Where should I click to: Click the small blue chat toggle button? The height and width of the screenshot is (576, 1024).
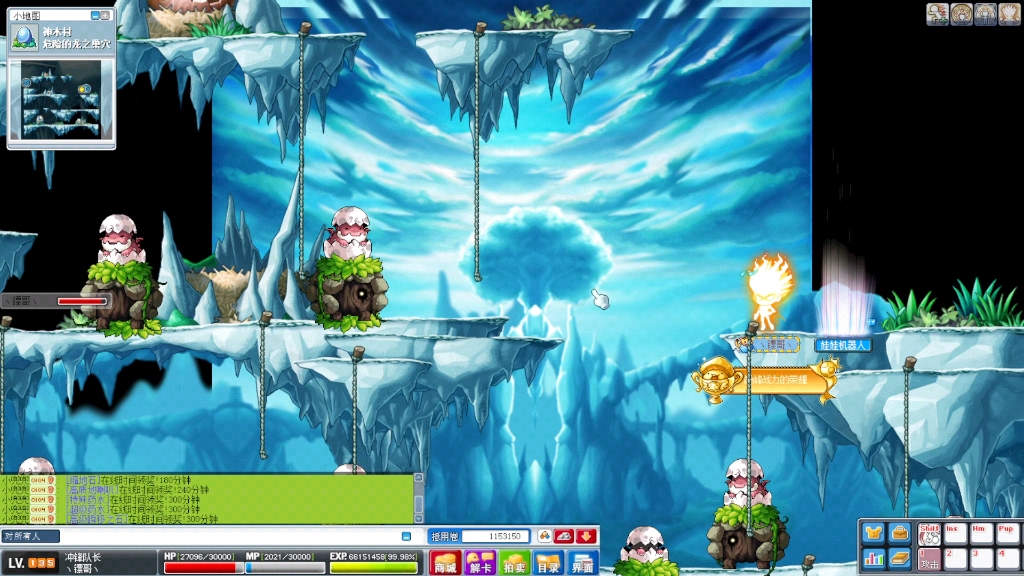[x=407, y=536]
